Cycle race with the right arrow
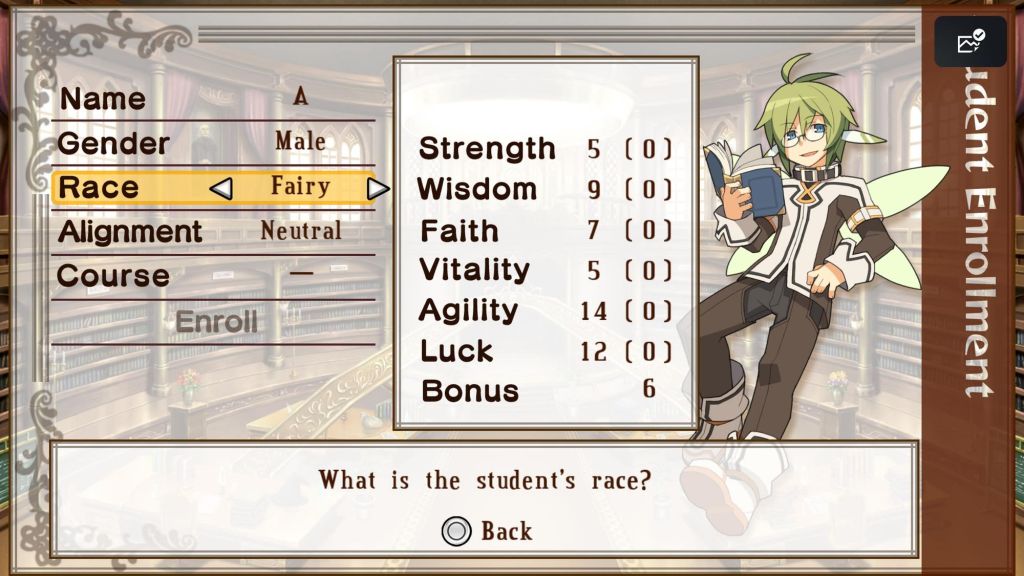 coord(377,188)
